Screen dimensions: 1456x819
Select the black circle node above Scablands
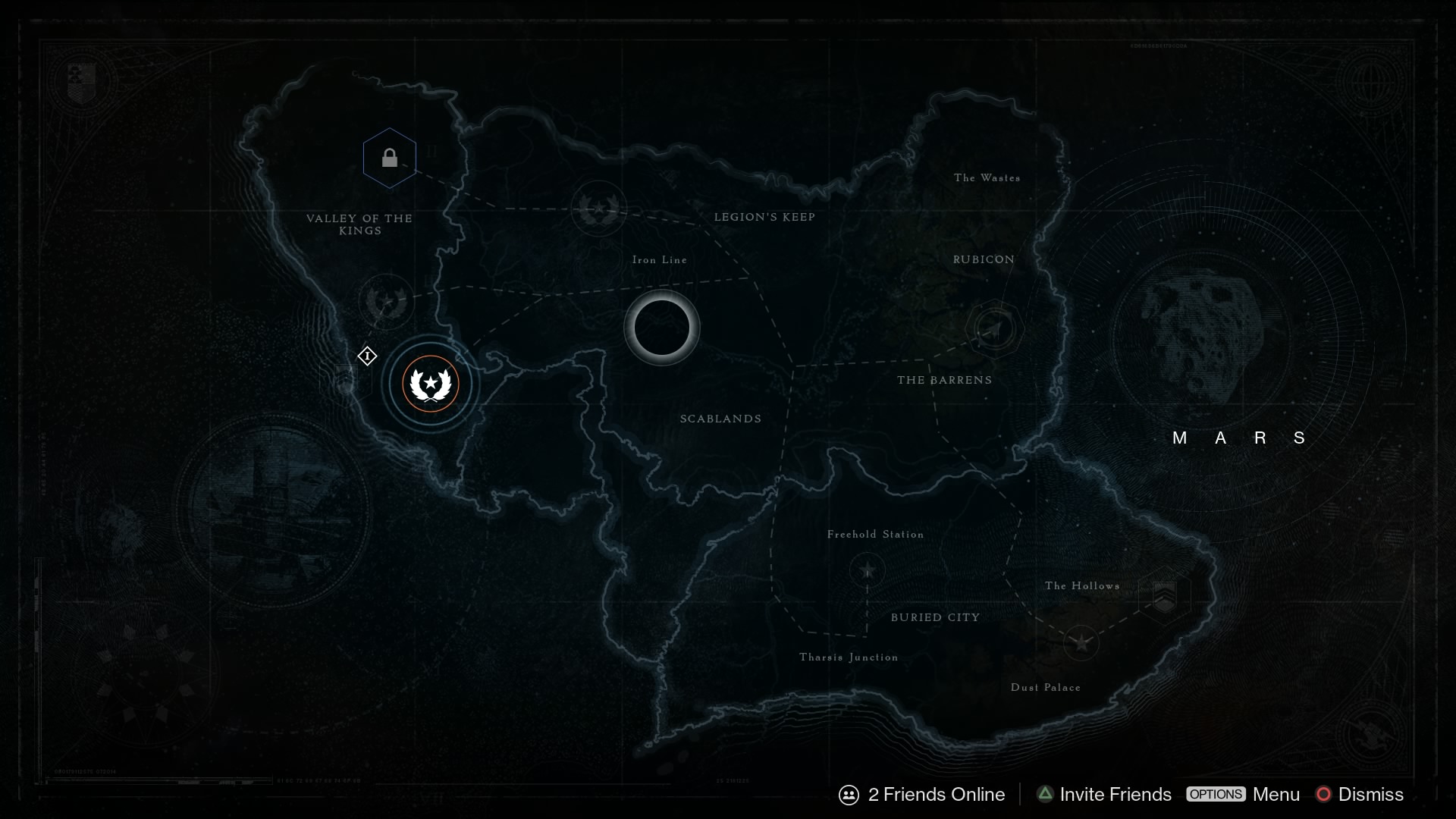tap(661, 328)
